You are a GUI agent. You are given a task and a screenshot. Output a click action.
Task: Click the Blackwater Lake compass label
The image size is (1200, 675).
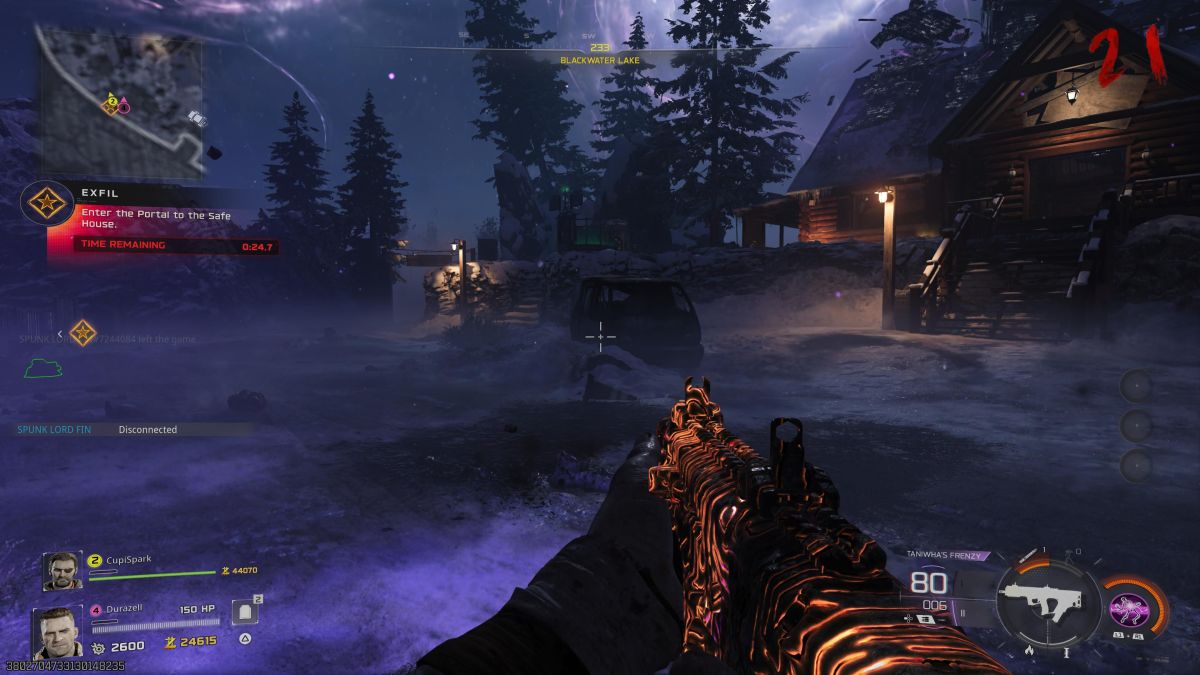pos(600,60)
